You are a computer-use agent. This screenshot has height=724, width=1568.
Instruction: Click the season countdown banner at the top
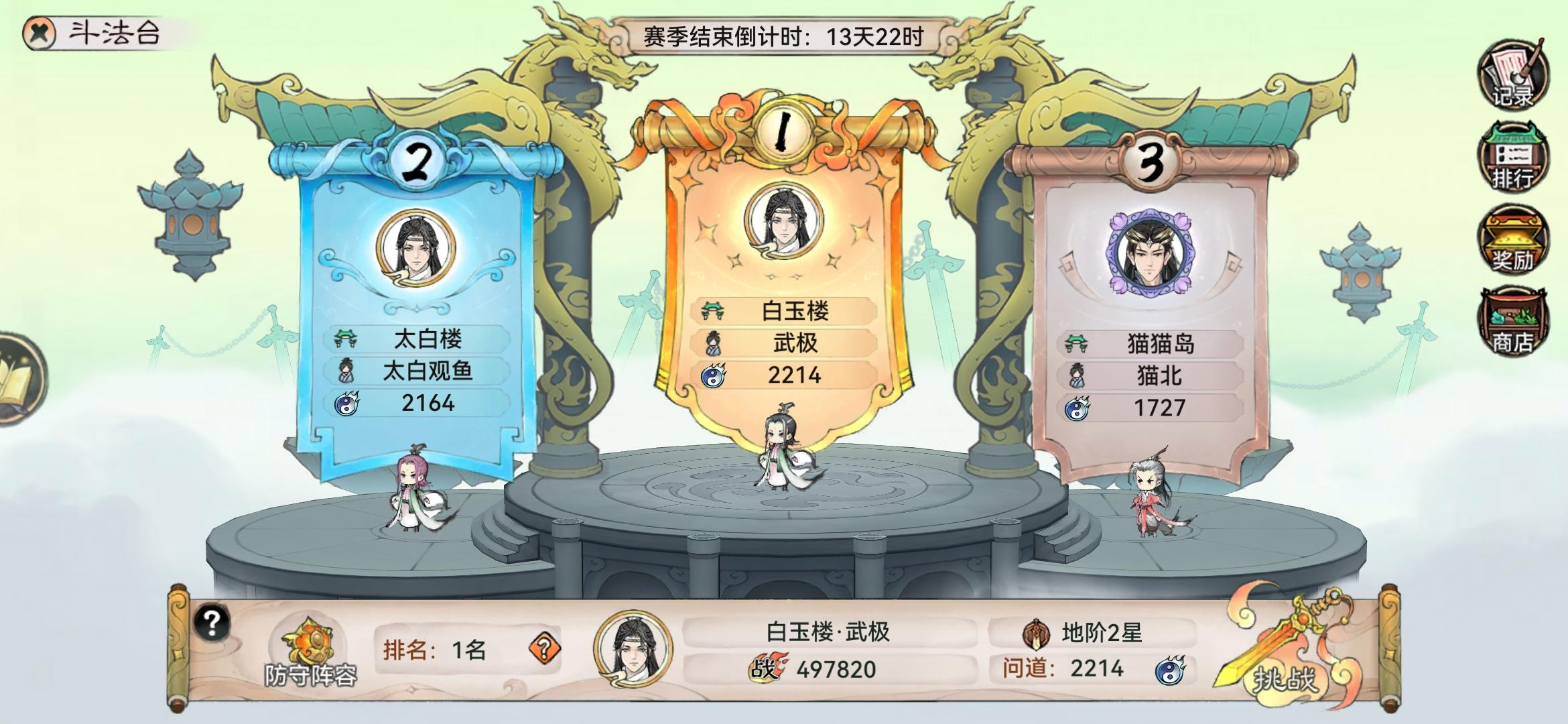tap(784, 38)
